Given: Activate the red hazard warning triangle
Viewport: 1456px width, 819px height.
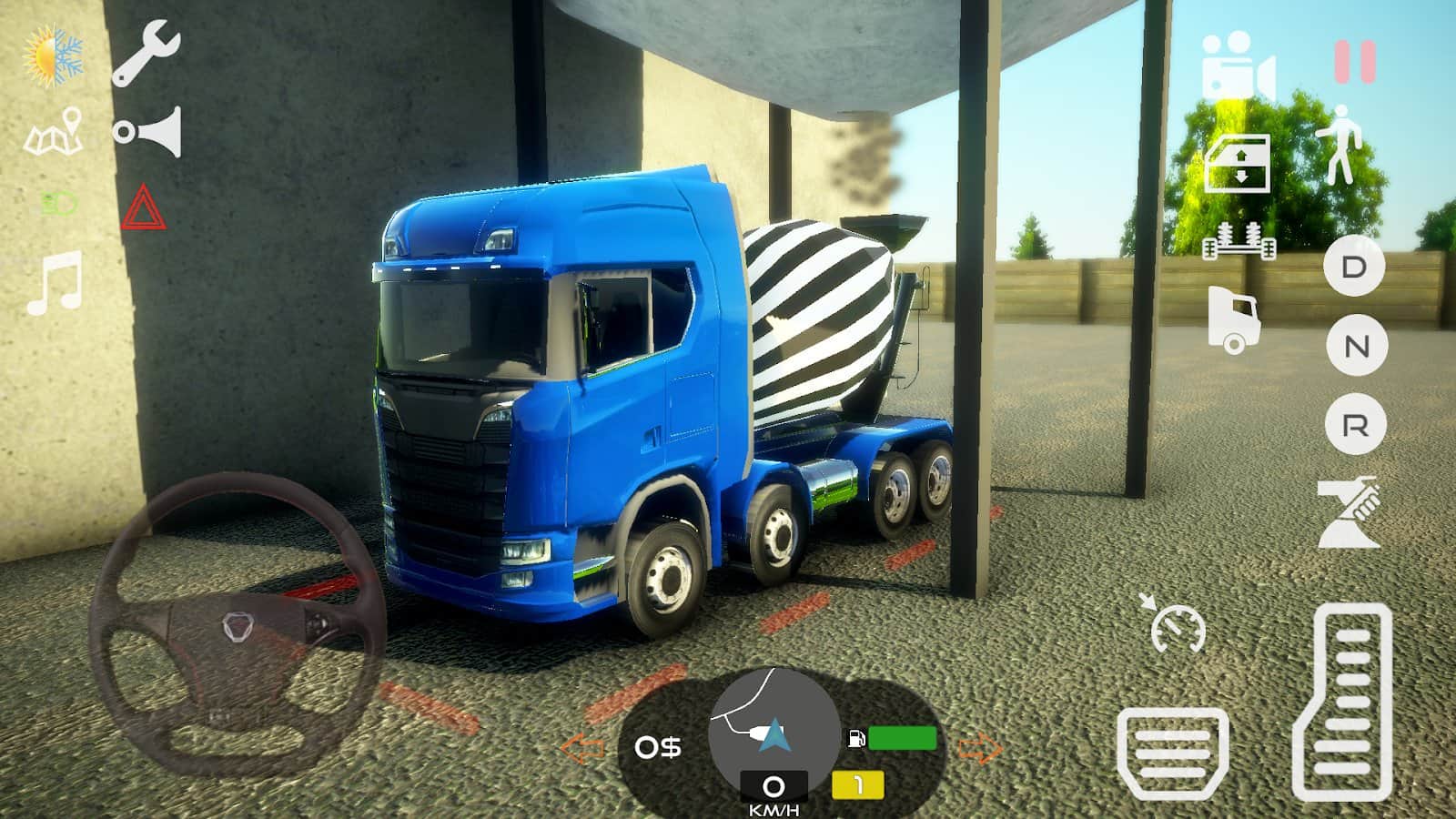Looking at the screenshot, I should [x=144, y=207].
